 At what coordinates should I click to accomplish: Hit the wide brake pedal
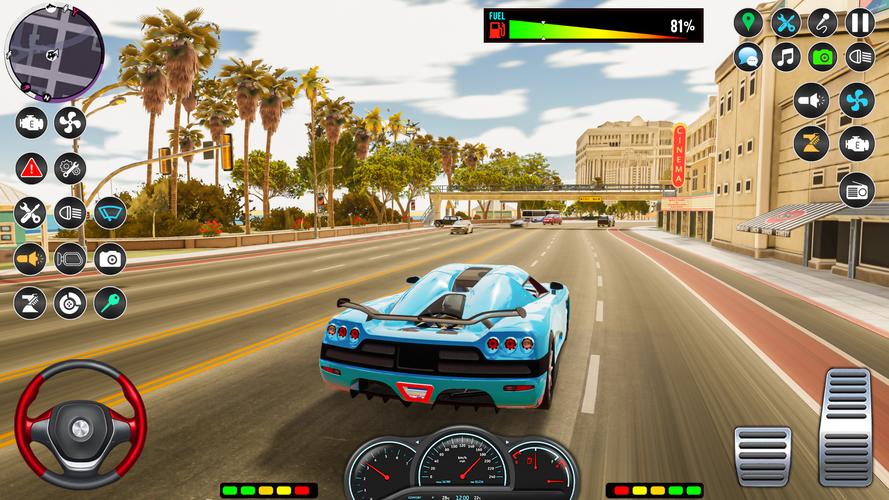(x=762, y=456)
